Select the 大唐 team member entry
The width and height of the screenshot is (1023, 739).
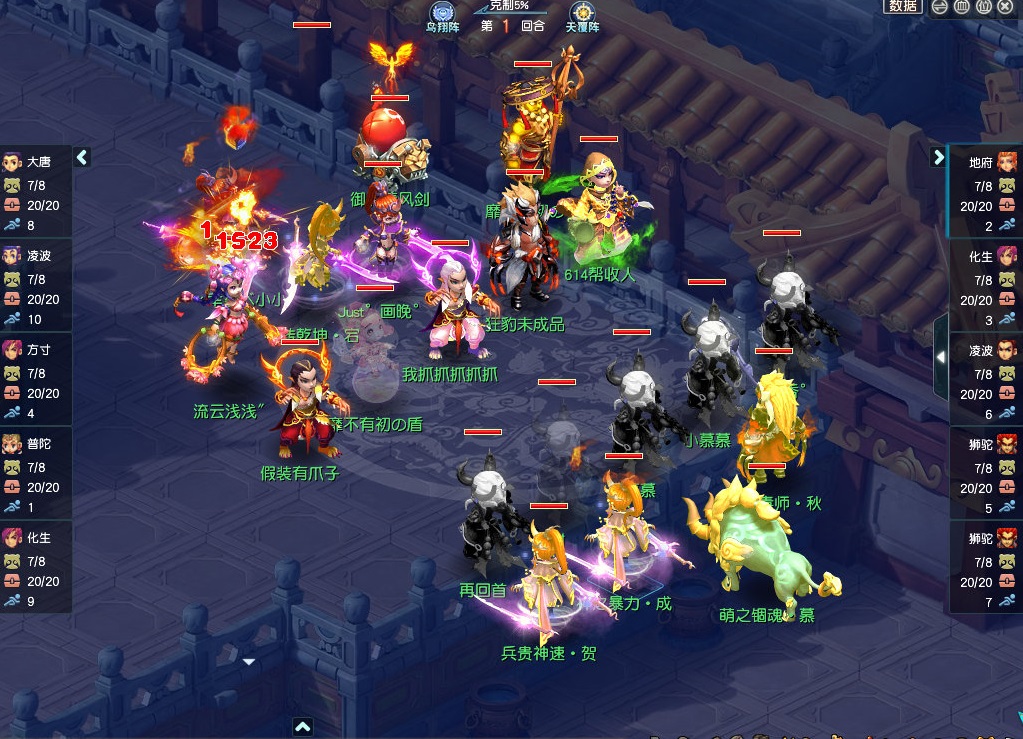(x=36, y=191)
